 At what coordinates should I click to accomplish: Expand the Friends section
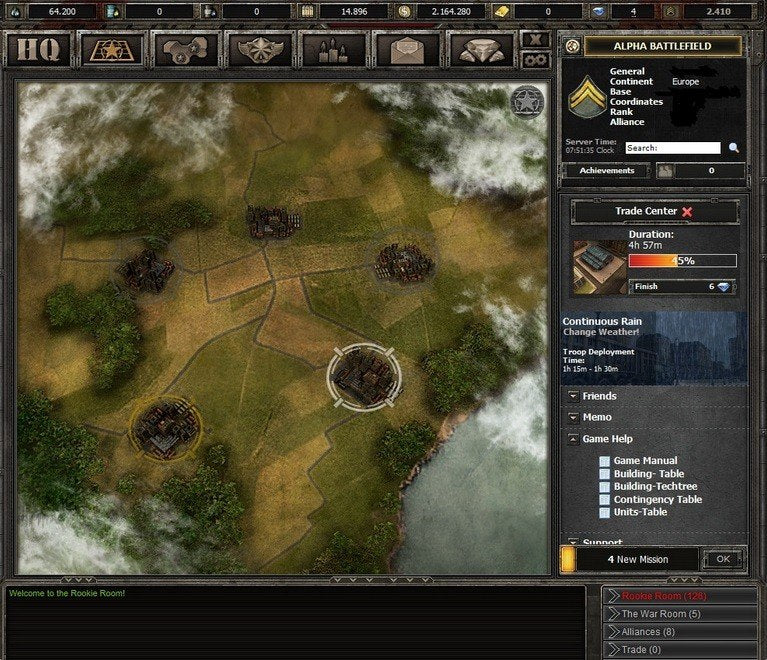pos(599,397)
